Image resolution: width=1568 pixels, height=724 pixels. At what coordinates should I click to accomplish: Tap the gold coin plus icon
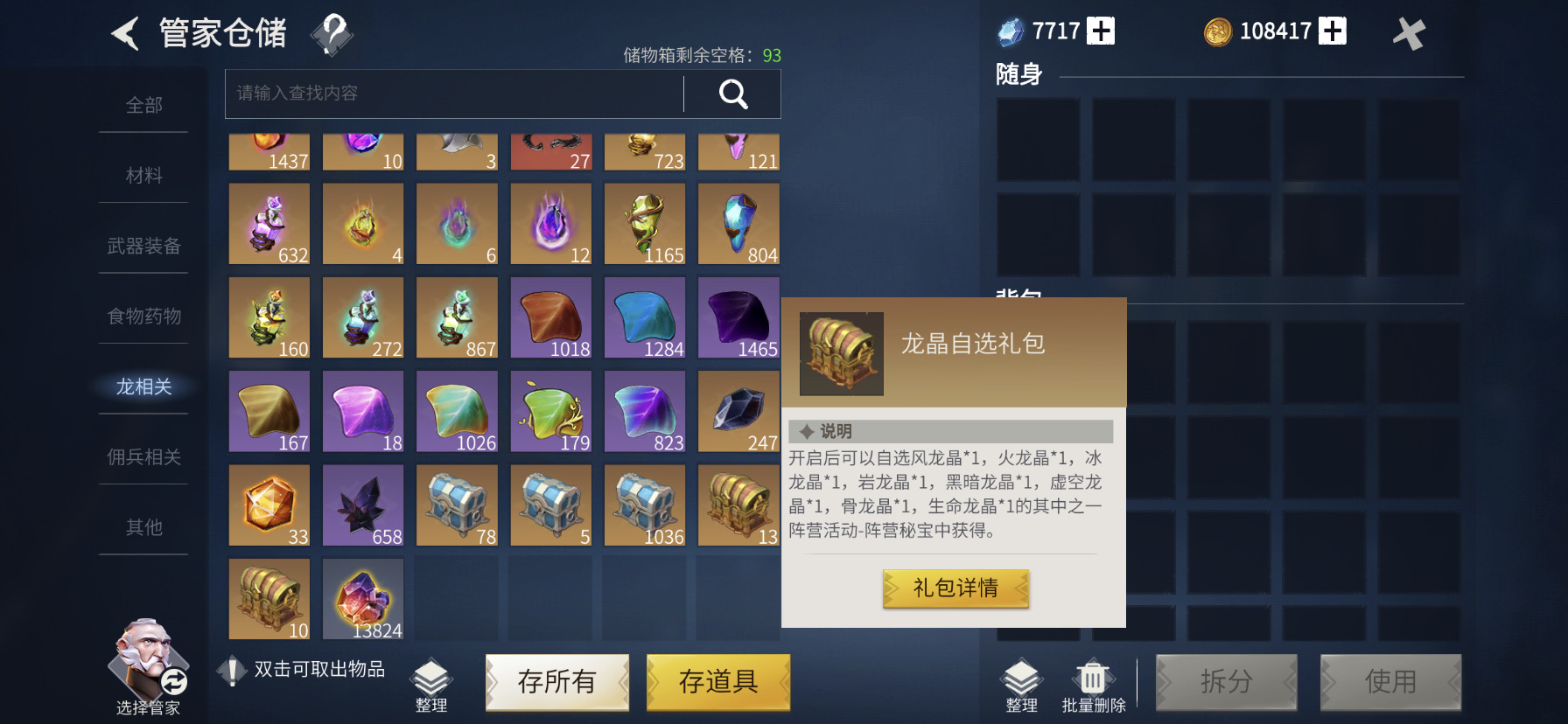click(1333, 29)
